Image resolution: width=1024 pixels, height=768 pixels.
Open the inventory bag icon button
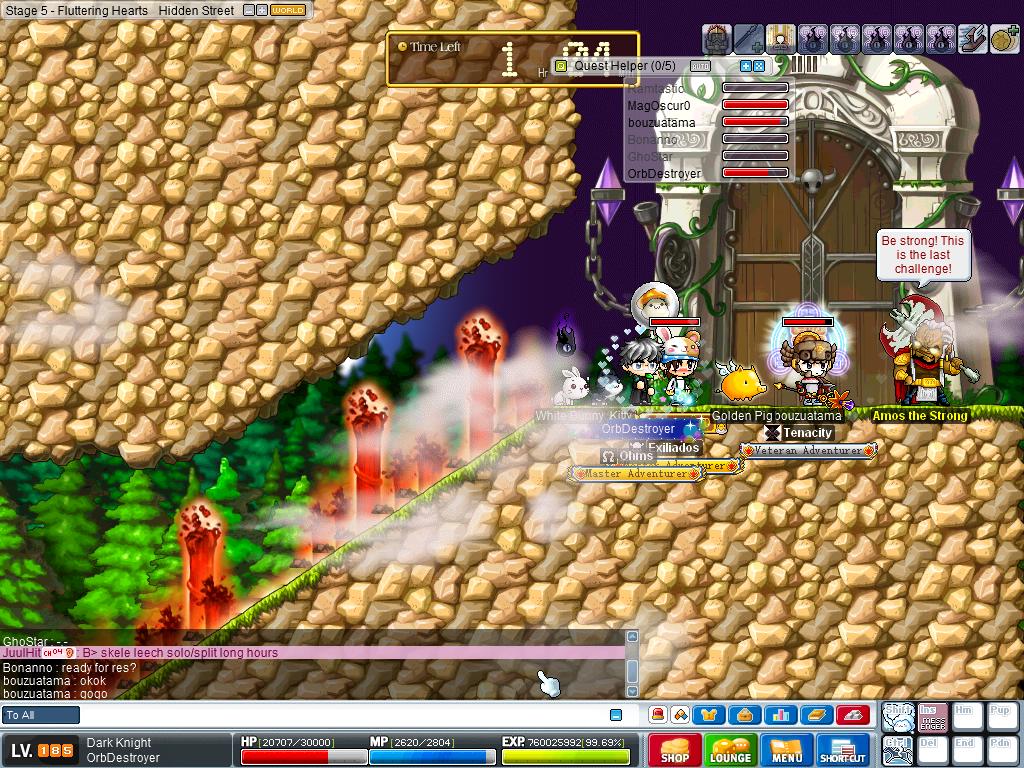745,715
